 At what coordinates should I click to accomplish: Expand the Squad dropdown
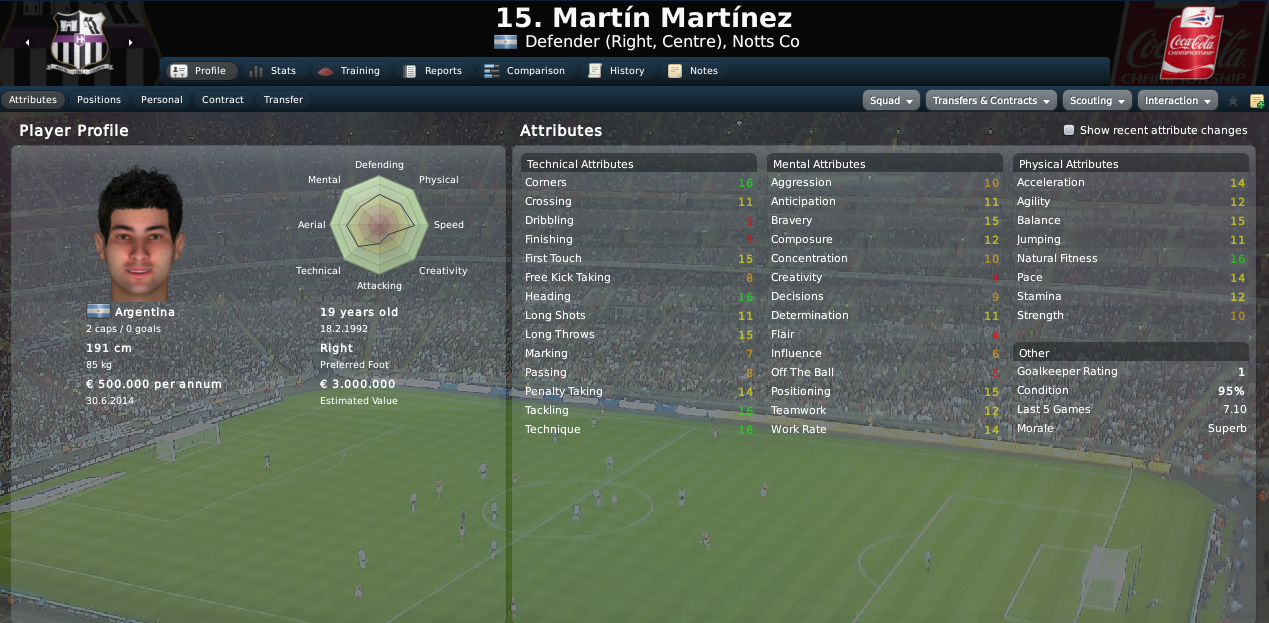tap(891, 101)
